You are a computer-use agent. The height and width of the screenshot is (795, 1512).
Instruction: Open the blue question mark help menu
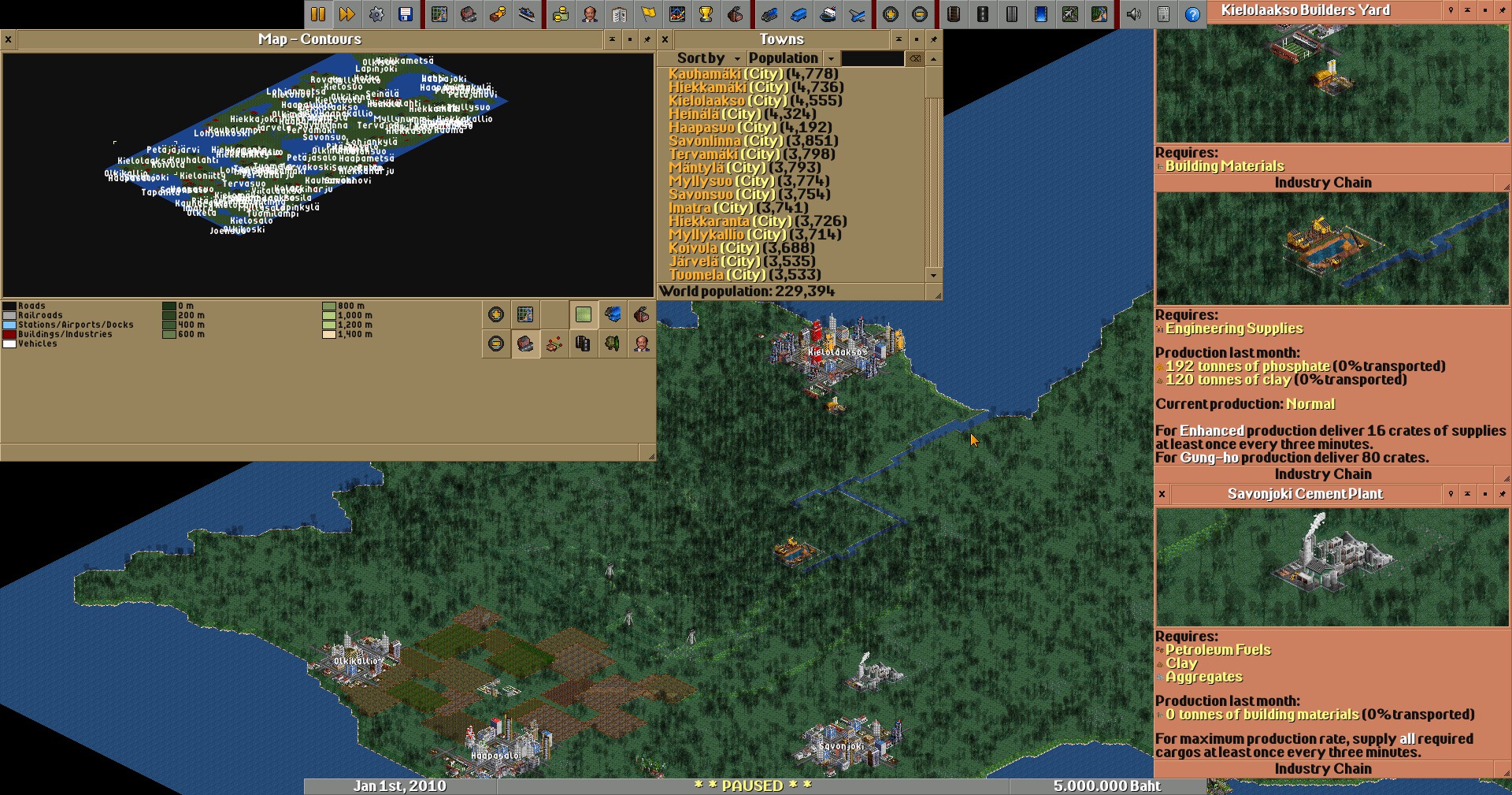click(x=1193, y=14)
